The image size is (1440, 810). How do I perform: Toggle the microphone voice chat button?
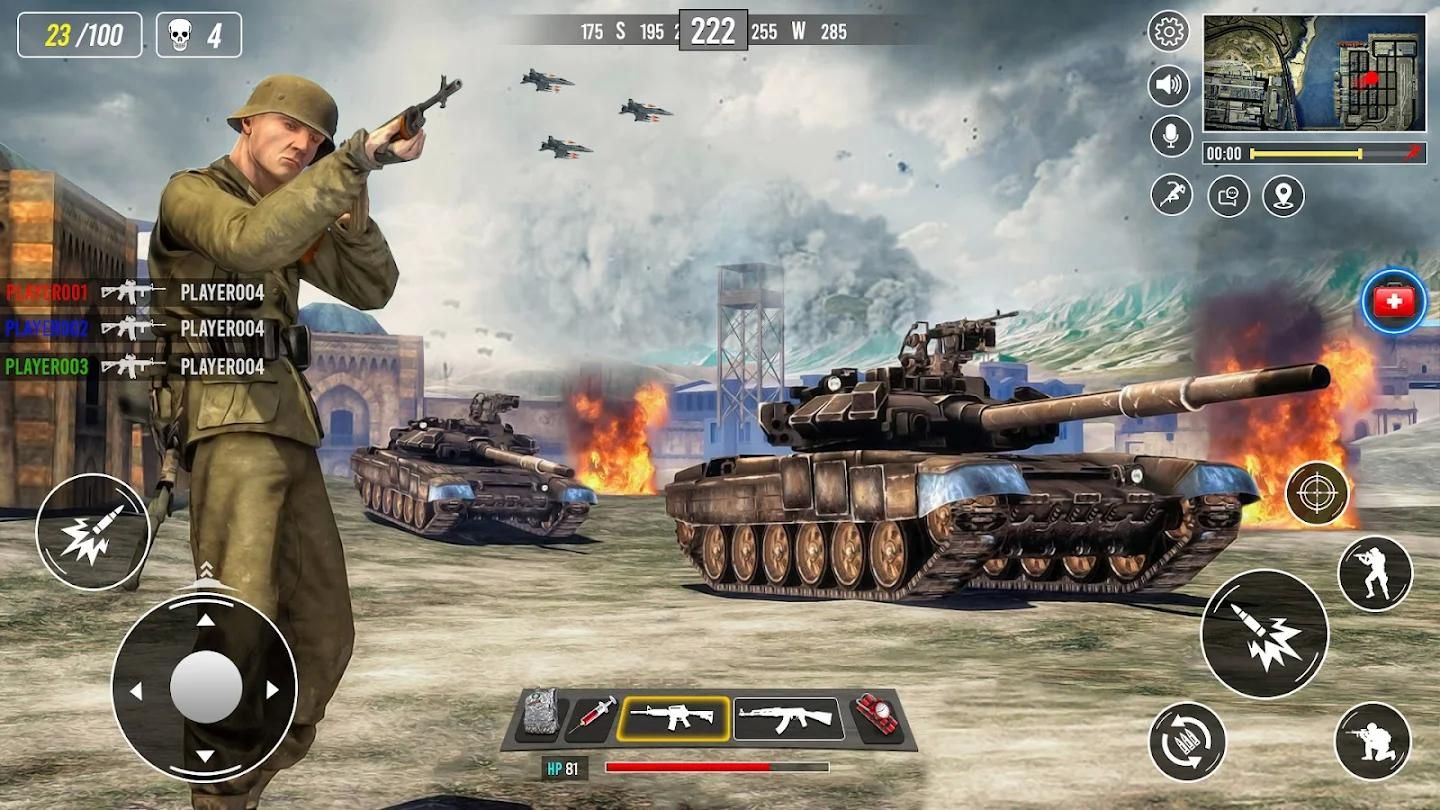[1171, 136]
